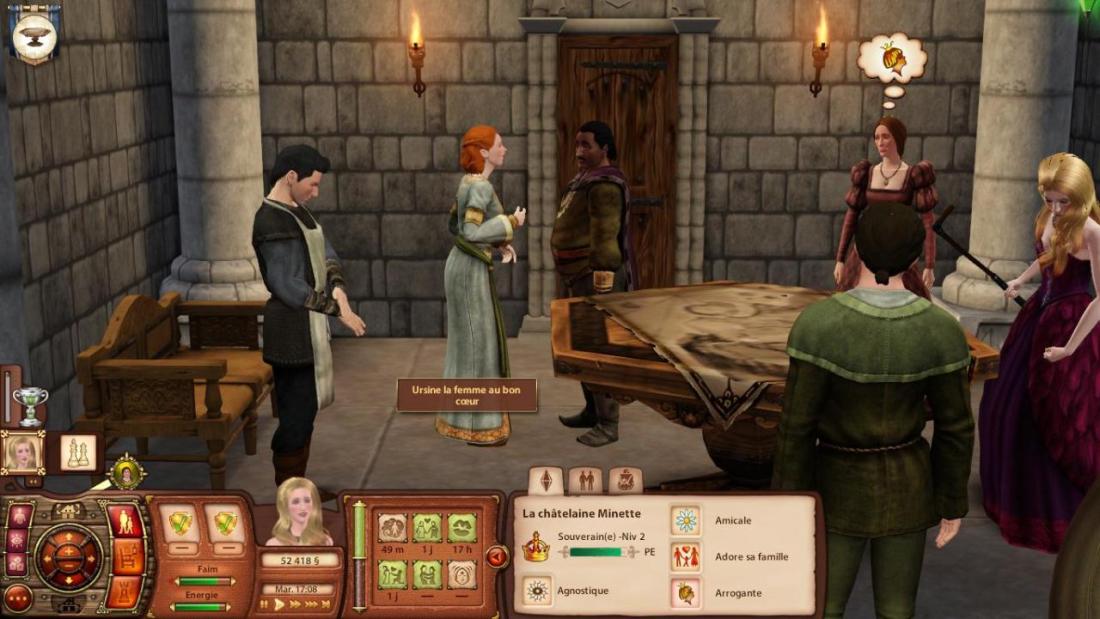1100x619 pixels.
Task: Pause the game with the pause control
Action: click(x=265, y=604)
